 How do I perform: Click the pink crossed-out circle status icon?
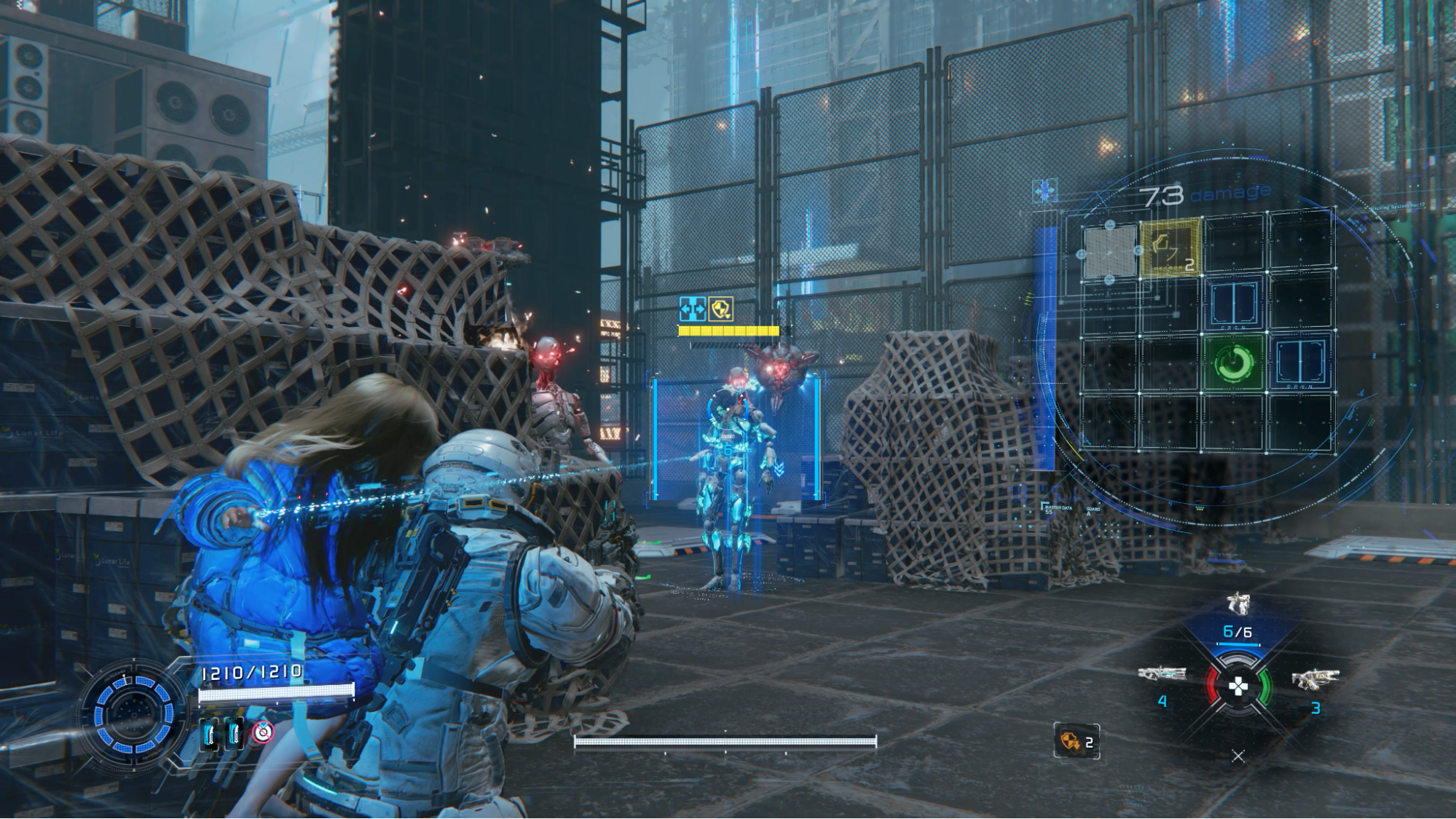pyautogui.click(x=262, y=732)
